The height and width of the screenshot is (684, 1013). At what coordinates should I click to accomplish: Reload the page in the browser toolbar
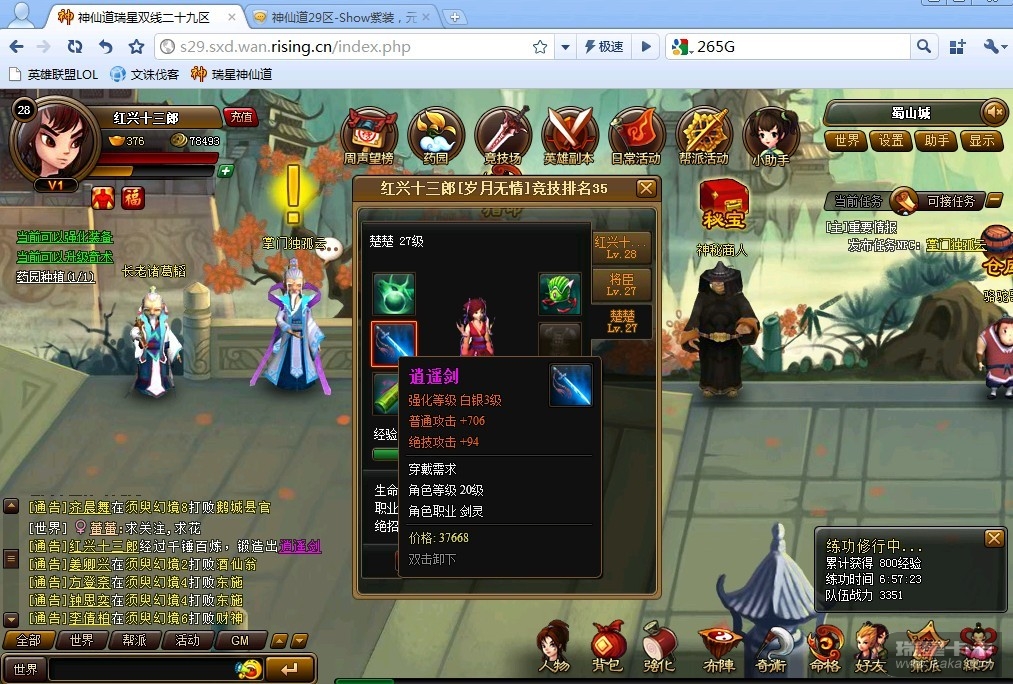(x=75, y=47)
